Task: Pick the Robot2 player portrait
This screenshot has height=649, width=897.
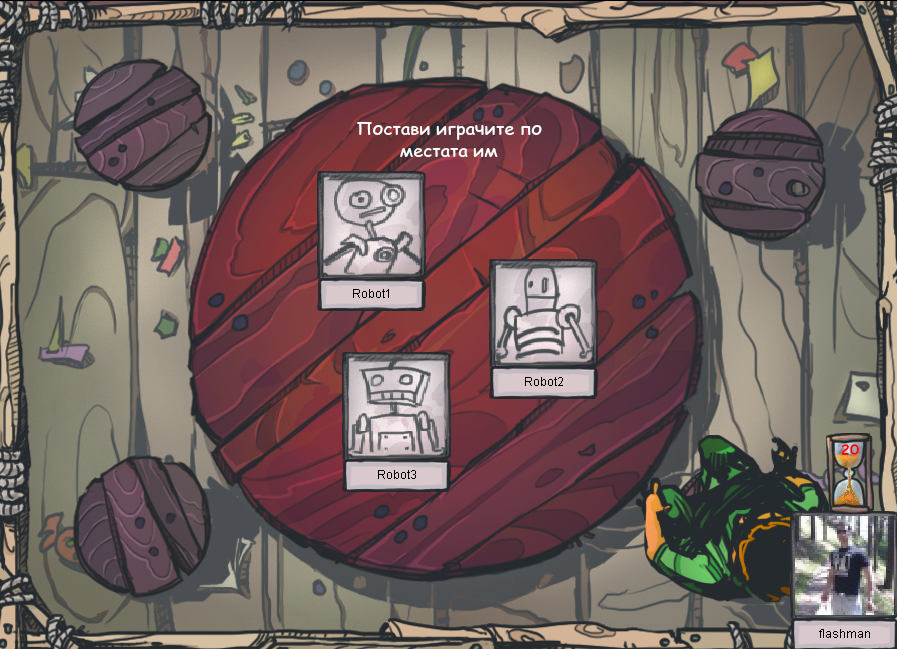Action: [543, 313]
